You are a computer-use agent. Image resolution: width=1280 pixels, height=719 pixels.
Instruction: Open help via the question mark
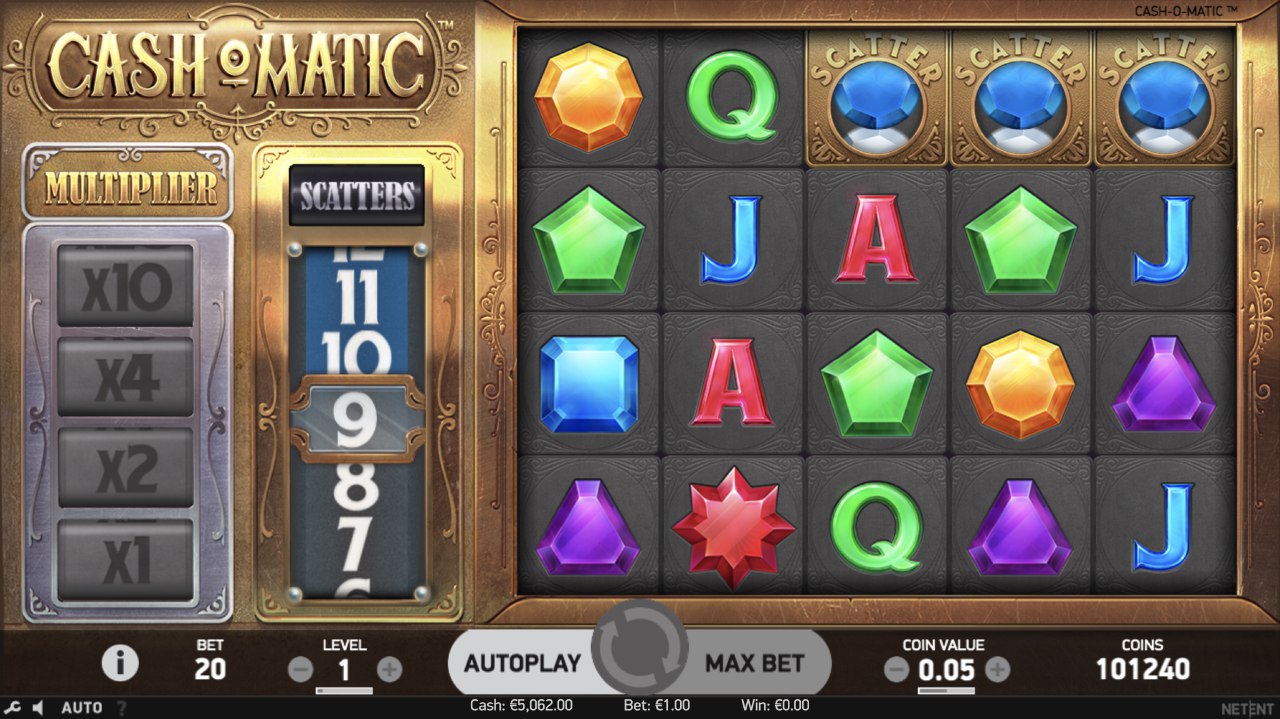point(122,708)
